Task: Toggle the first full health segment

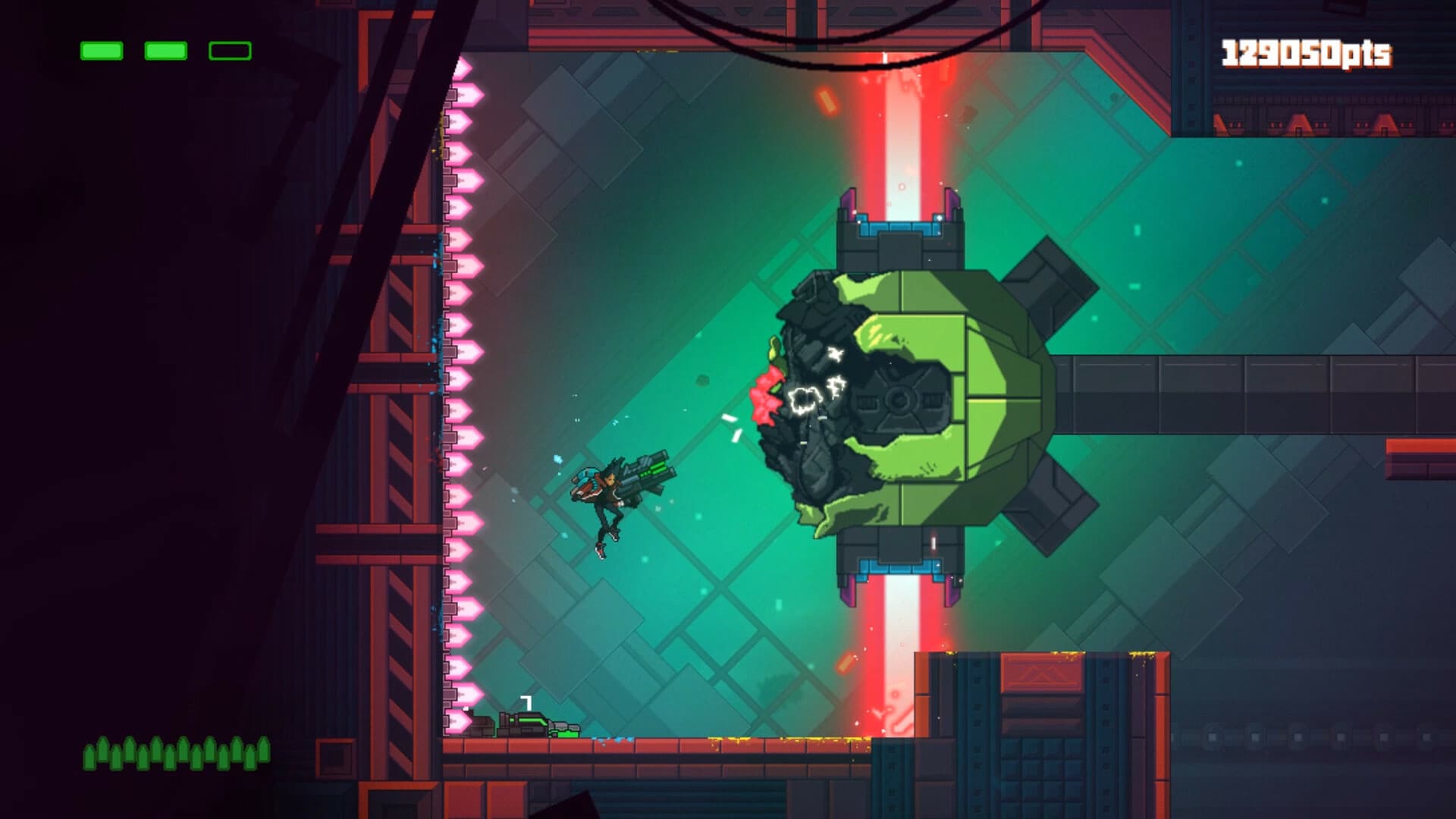Action: [101, 51]
